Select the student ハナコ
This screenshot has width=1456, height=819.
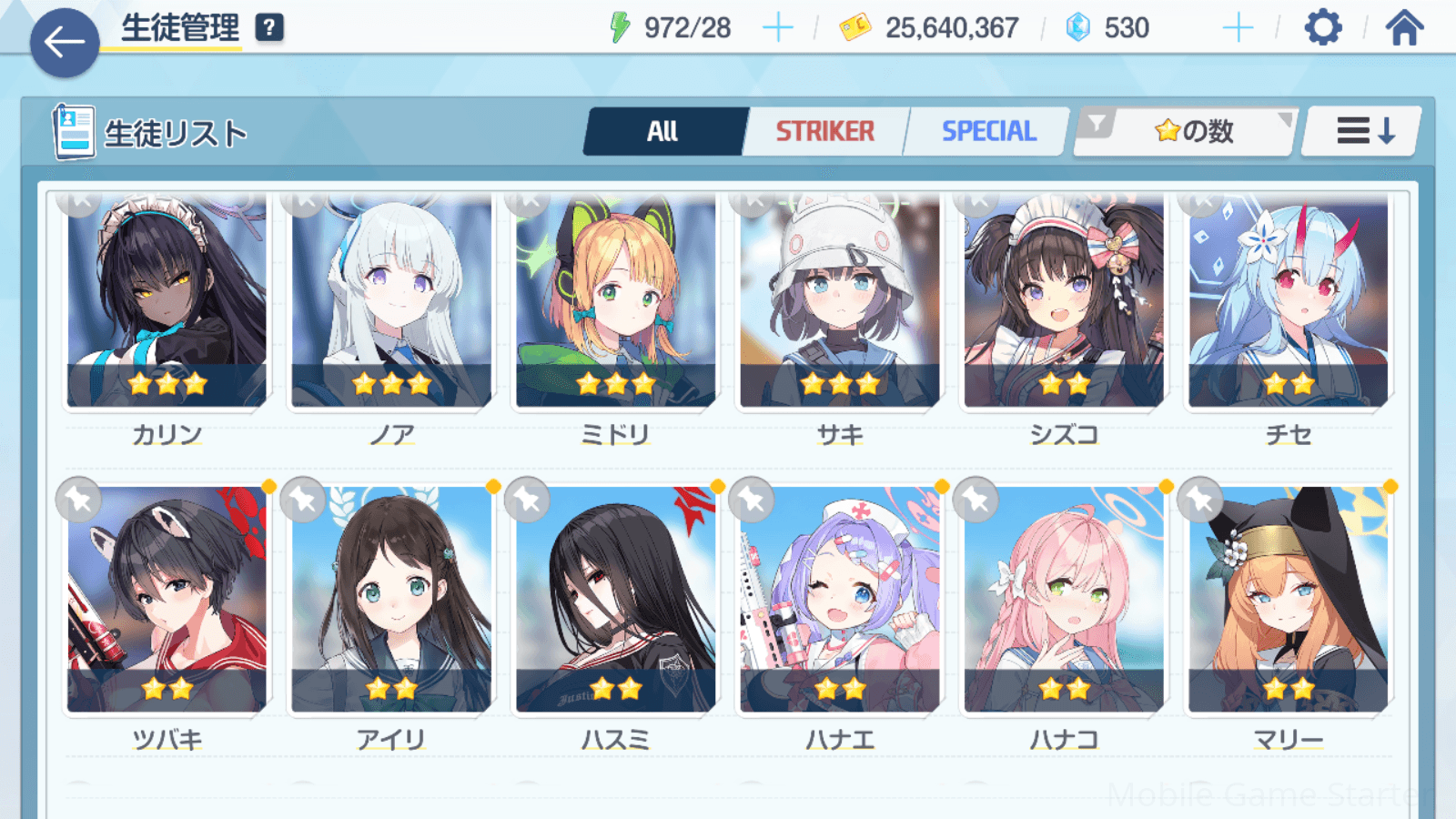(x=1064, y=601)
